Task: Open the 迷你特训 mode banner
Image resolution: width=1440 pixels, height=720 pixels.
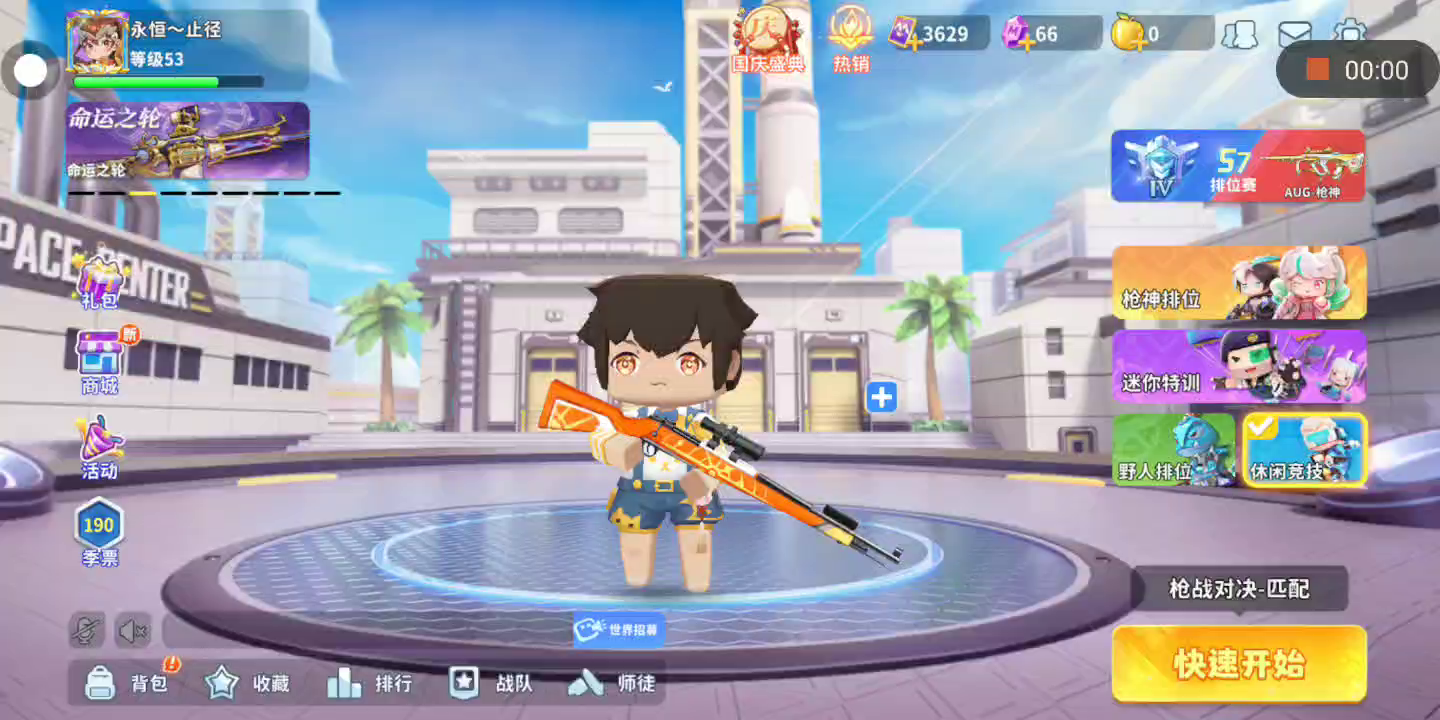Action: pyautogui.click(x=1239, y=366)
